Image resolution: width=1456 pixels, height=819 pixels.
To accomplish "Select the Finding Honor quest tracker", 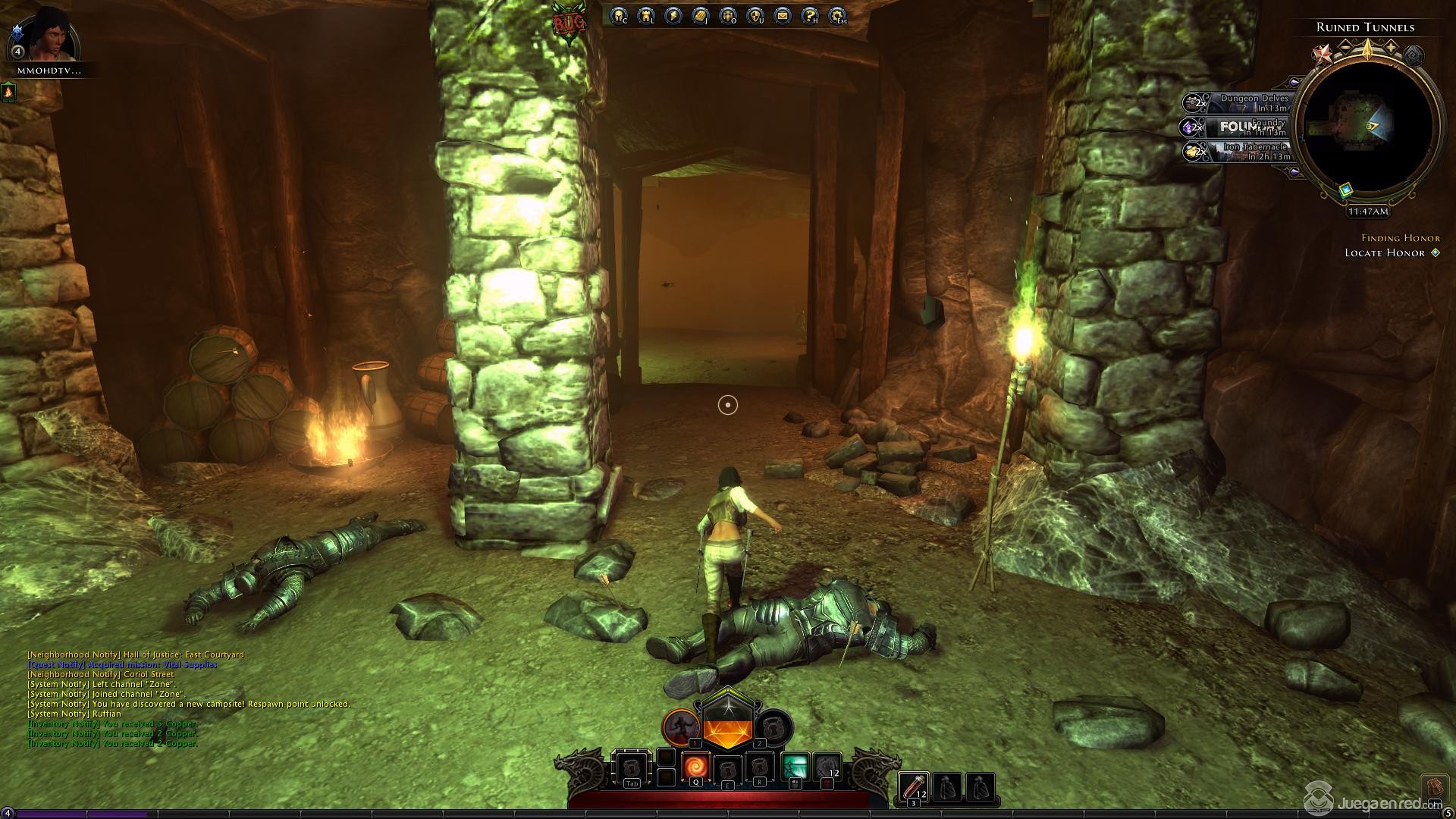I will 1400,237.
